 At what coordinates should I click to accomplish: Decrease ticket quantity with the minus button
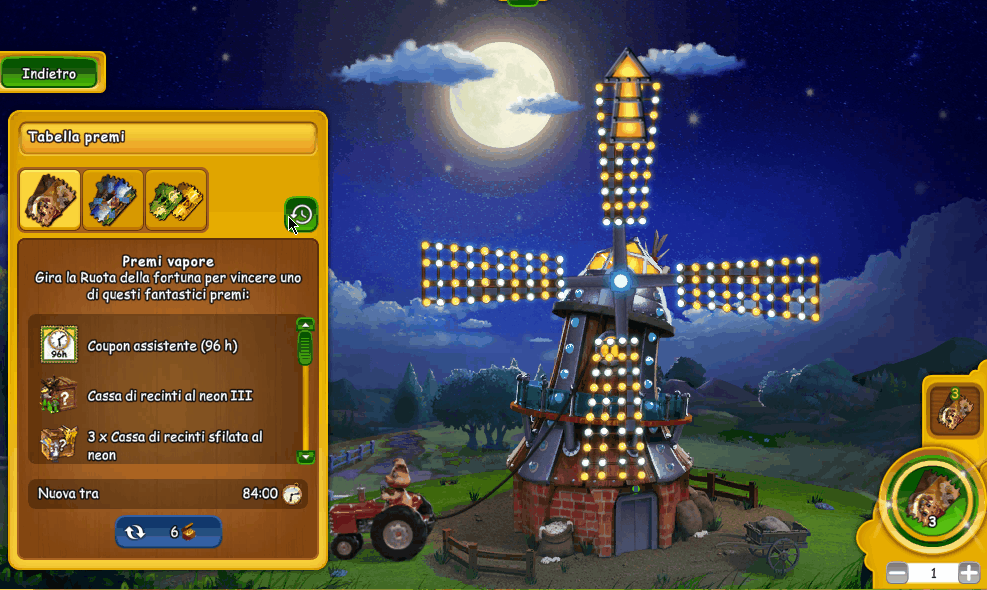tap(897, 573)
